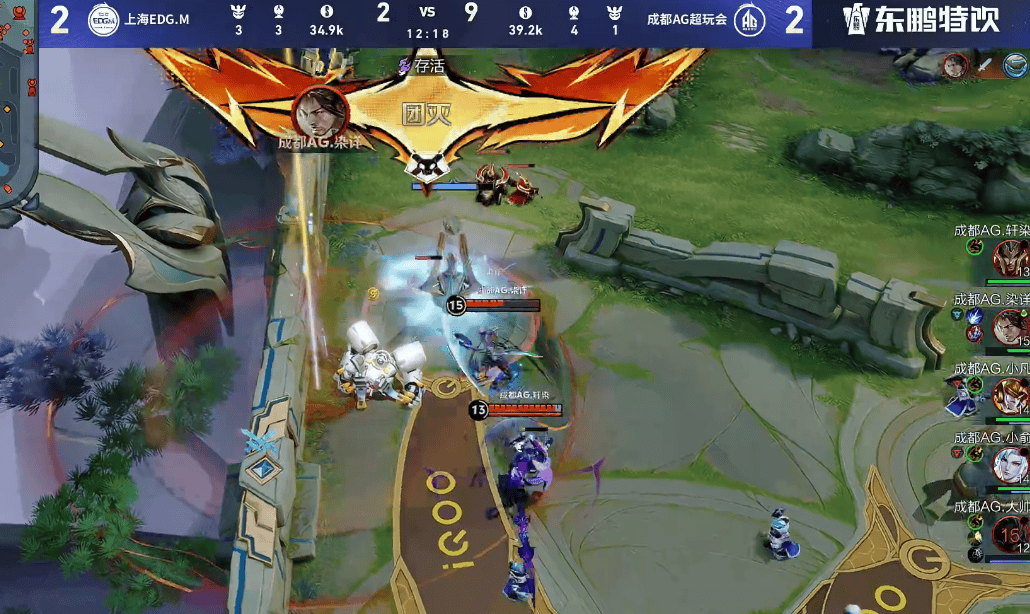Select 成都AG.大帅's hero portrait

click(1012, 534)
